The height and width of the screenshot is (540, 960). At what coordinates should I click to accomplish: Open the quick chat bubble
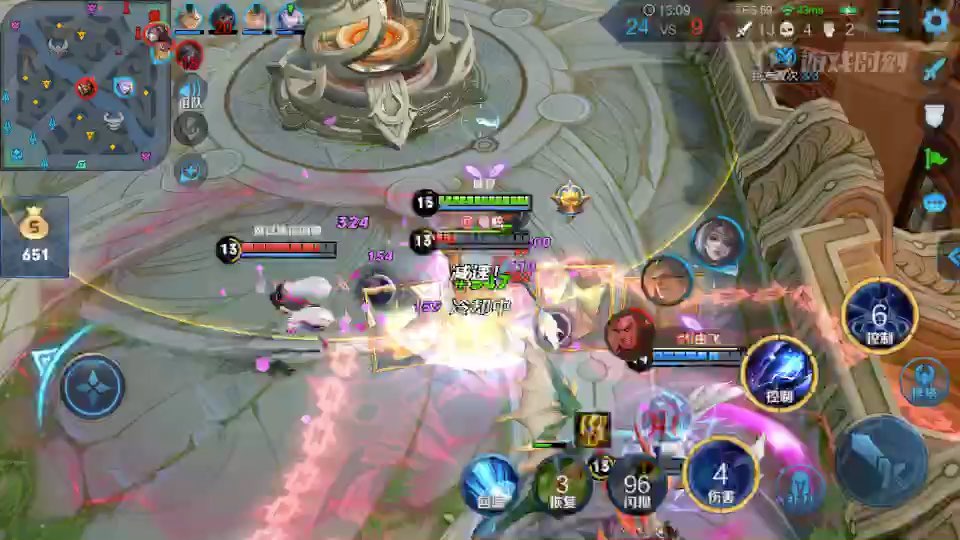pyautogui.click(x=935, y=203)
